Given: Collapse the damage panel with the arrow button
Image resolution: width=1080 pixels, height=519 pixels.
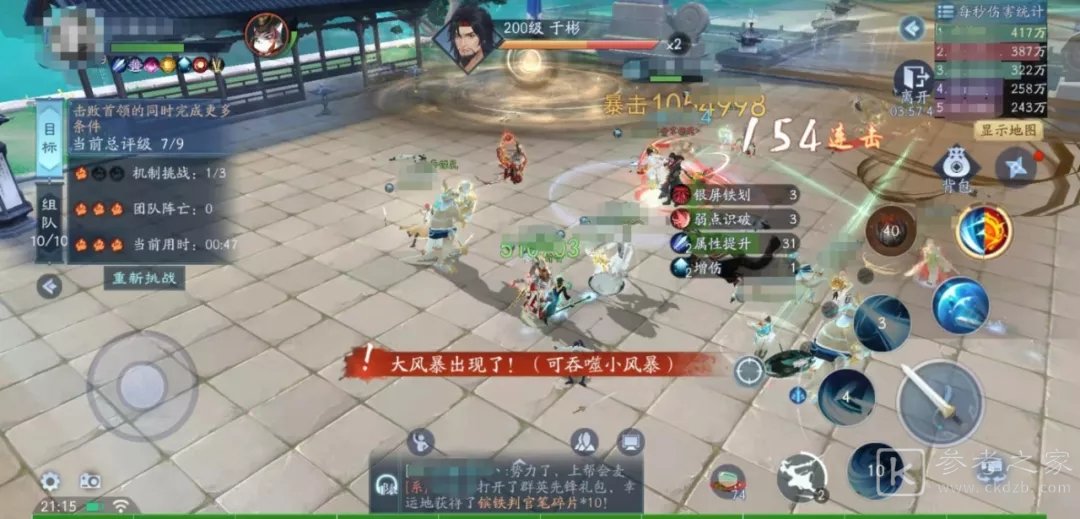Looking at the screenshot, I should [910, 28].
